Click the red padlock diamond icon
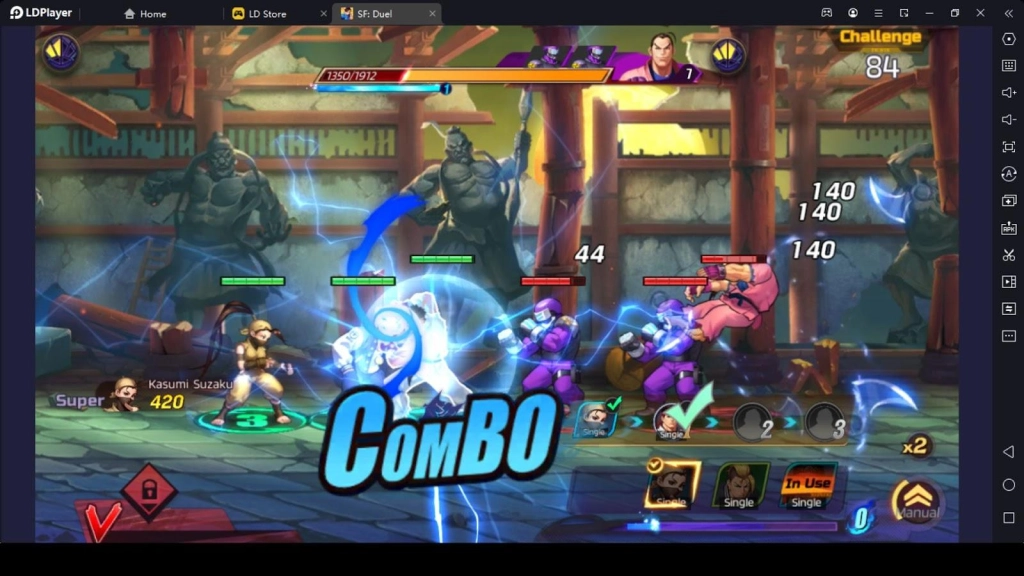This screenshot has width=1024, height=576. click(x=148, y=491)
